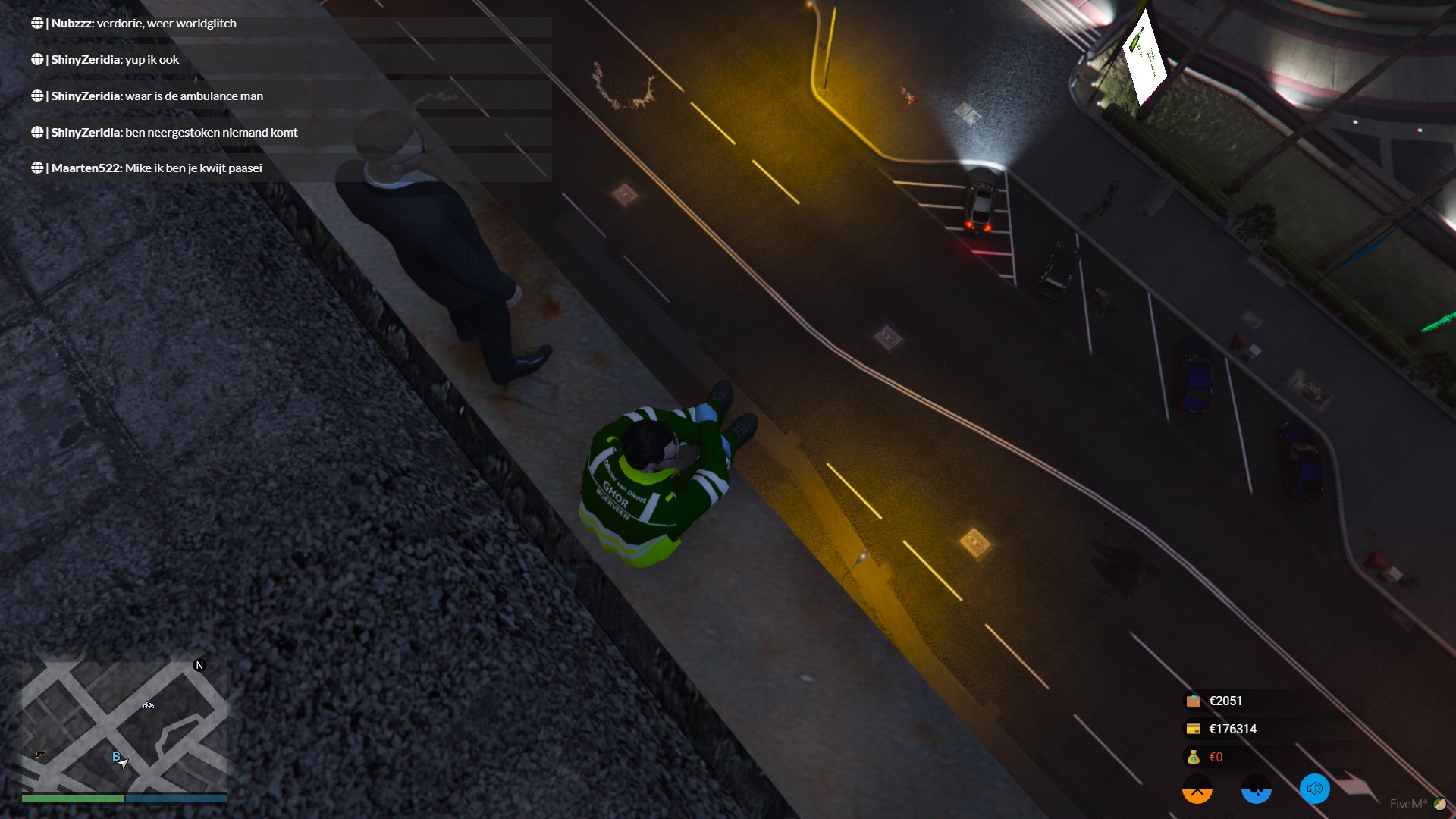The width and height of the screenshot is (1456, 819).
Task: Select the blue thirst droplet icon
Action: (x=1256, y=789)
